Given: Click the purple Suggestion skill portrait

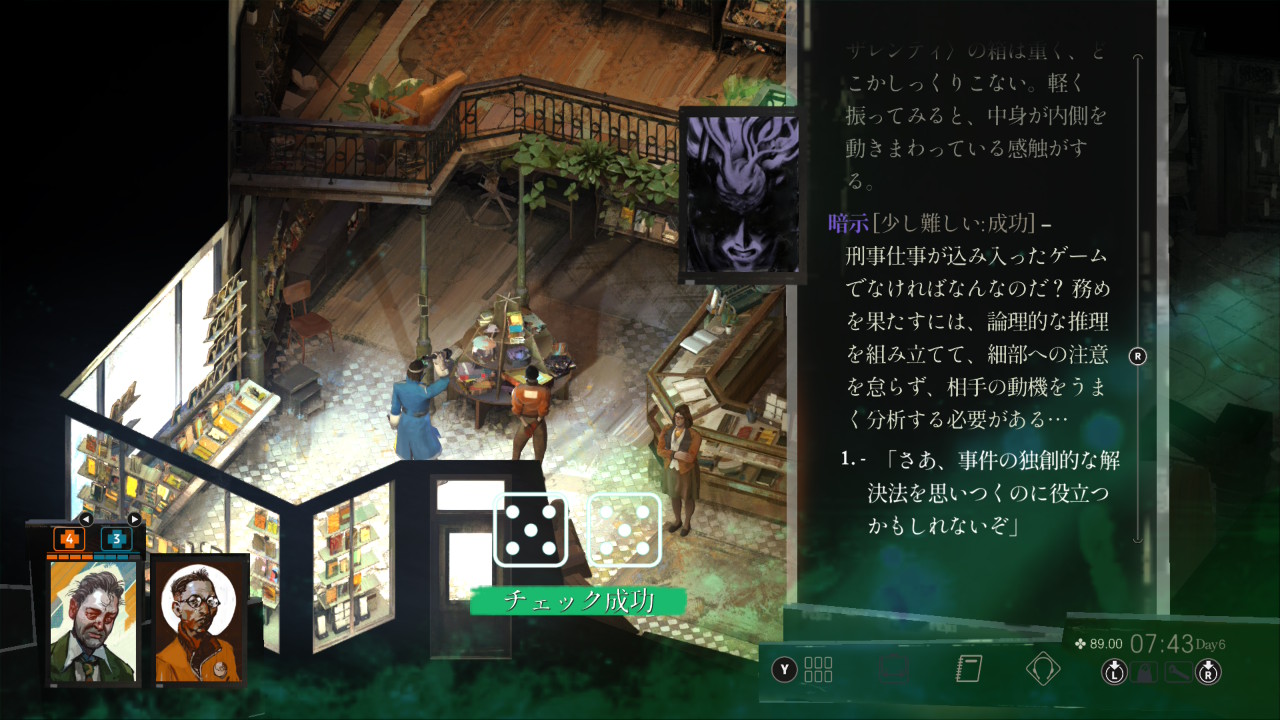Looking at the screenshot, I should 739,194.
